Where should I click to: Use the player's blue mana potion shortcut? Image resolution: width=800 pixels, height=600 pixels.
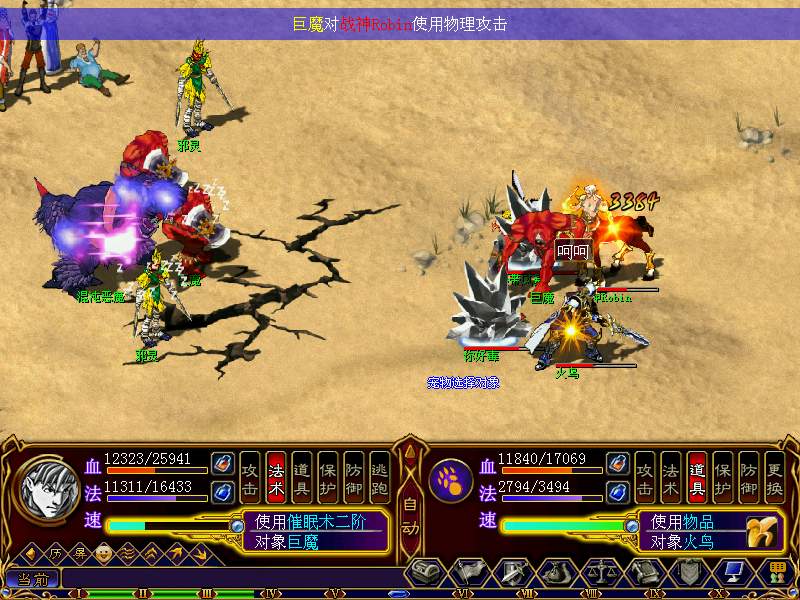(222, 490)
